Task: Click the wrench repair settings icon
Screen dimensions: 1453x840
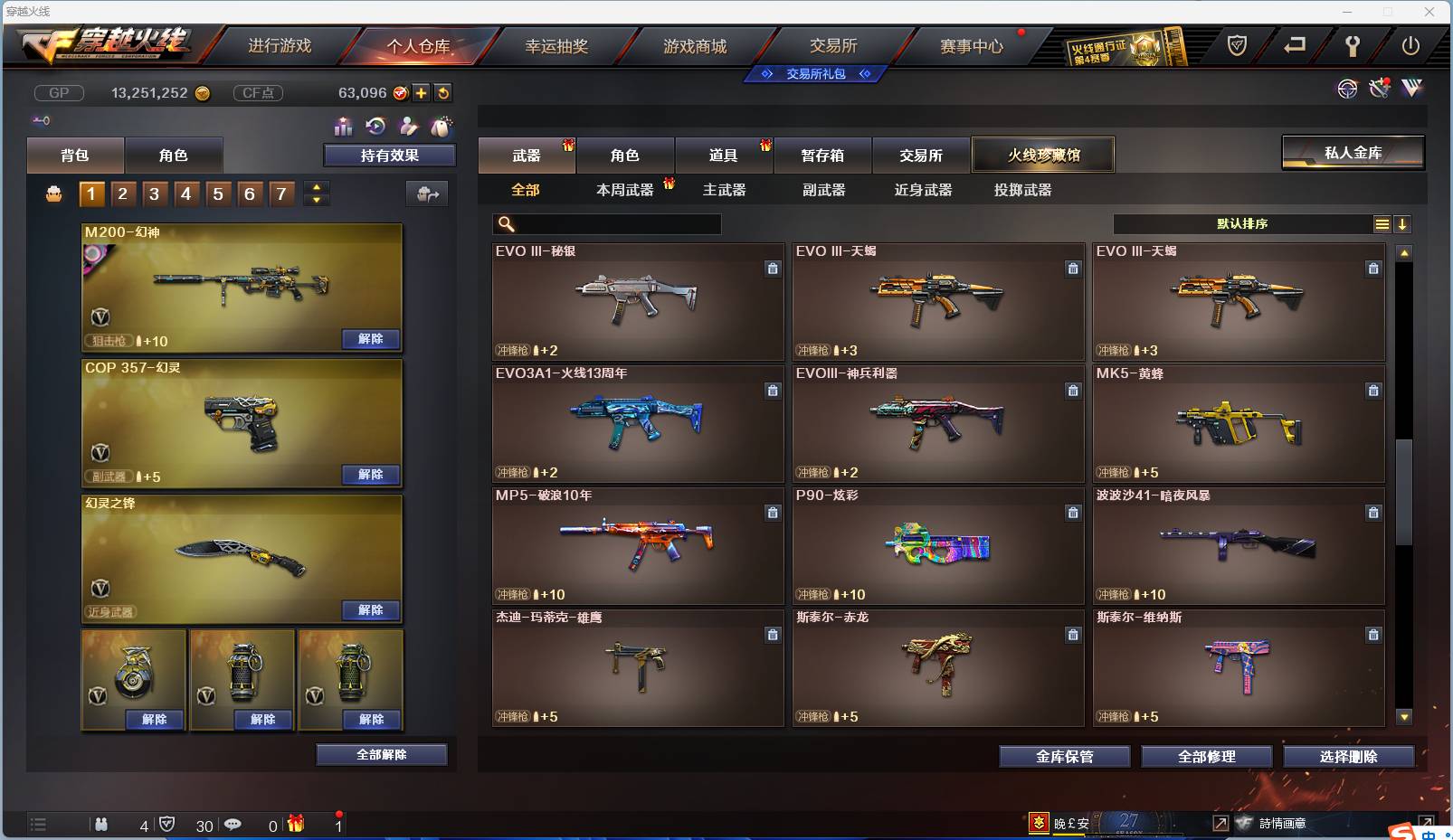Action: point(1379,89)
